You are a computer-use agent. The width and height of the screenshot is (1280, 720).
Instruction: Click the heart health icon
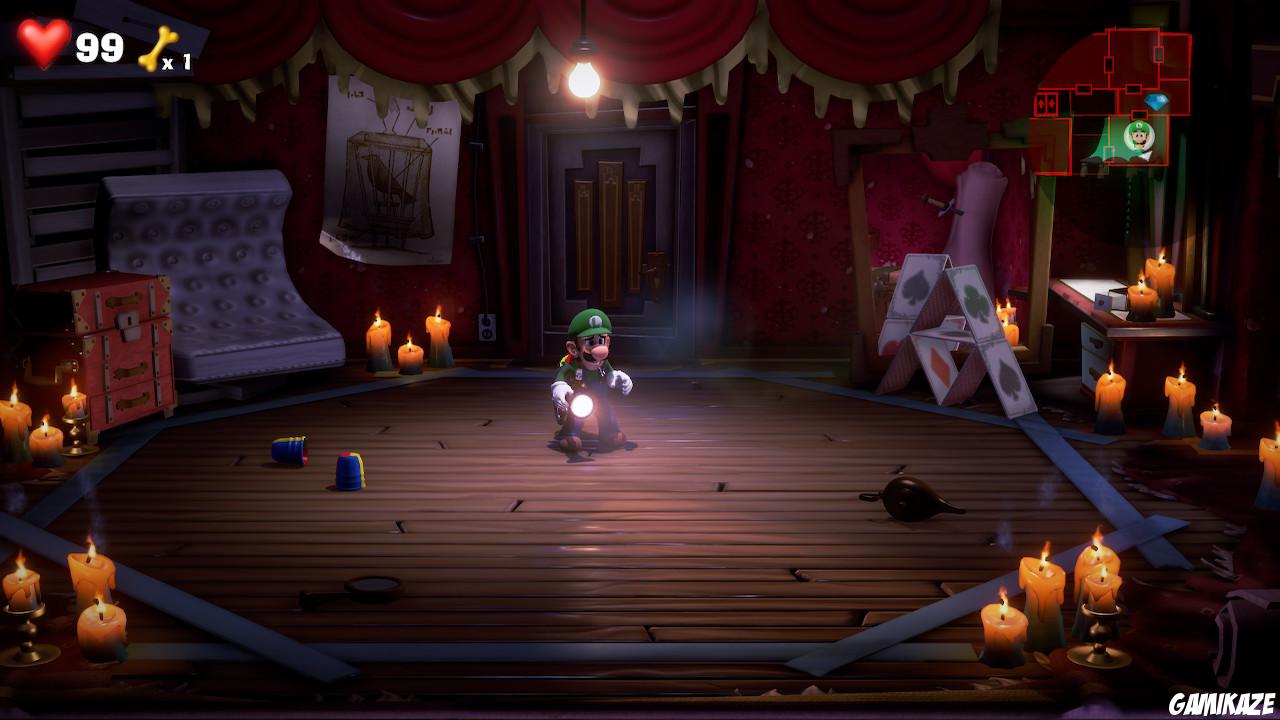43,44
